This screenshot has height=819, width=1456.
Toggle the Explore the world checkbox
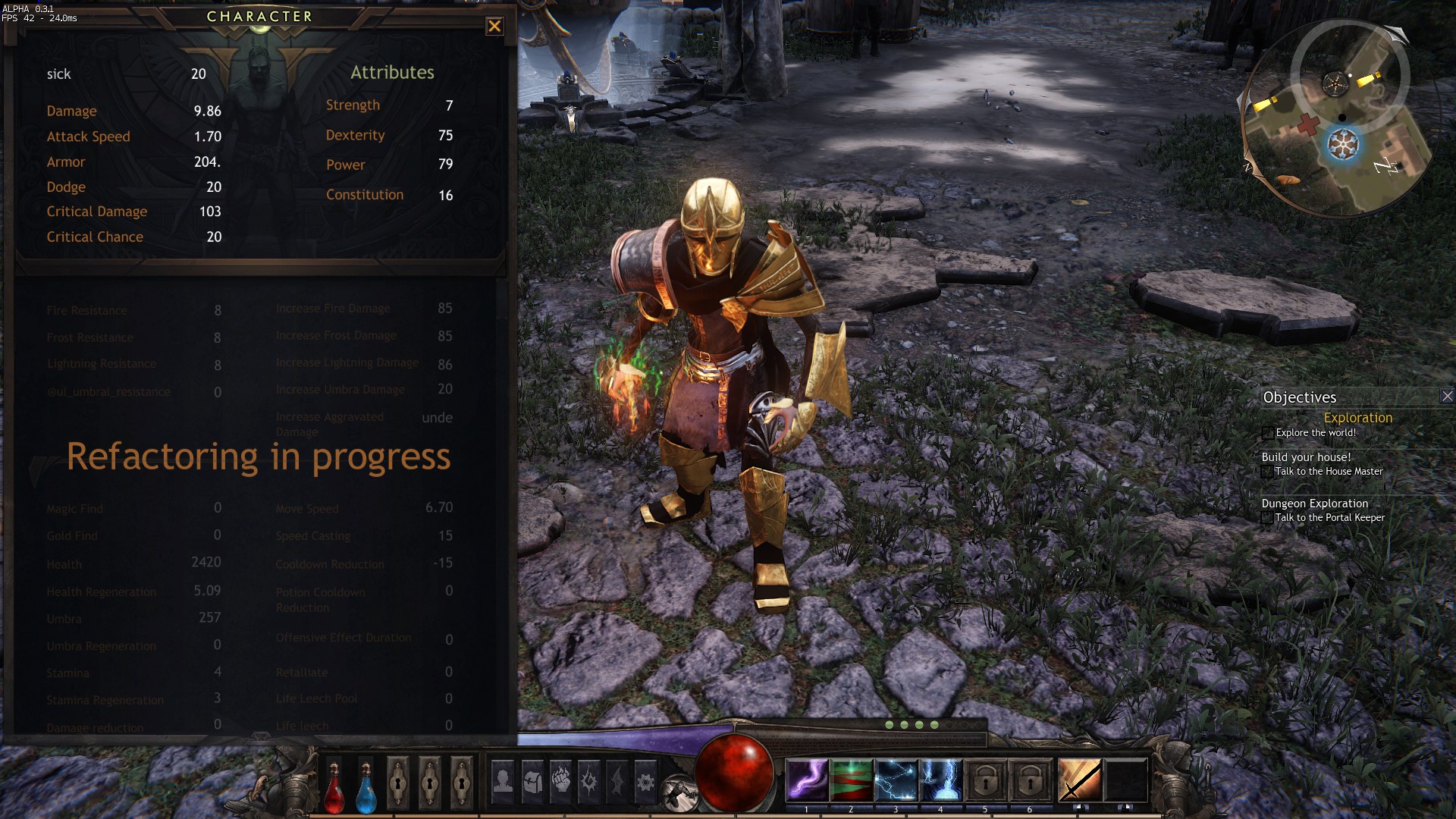pos(1267,433)
